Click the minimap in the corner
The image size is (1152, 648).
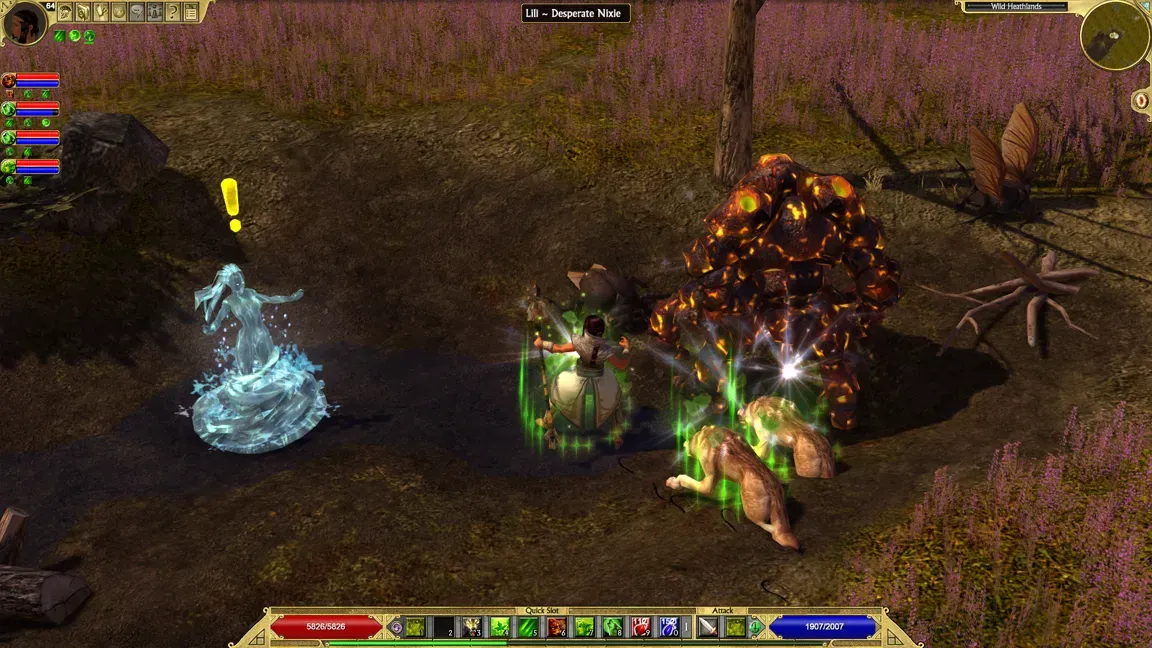tap(1114, 35)
